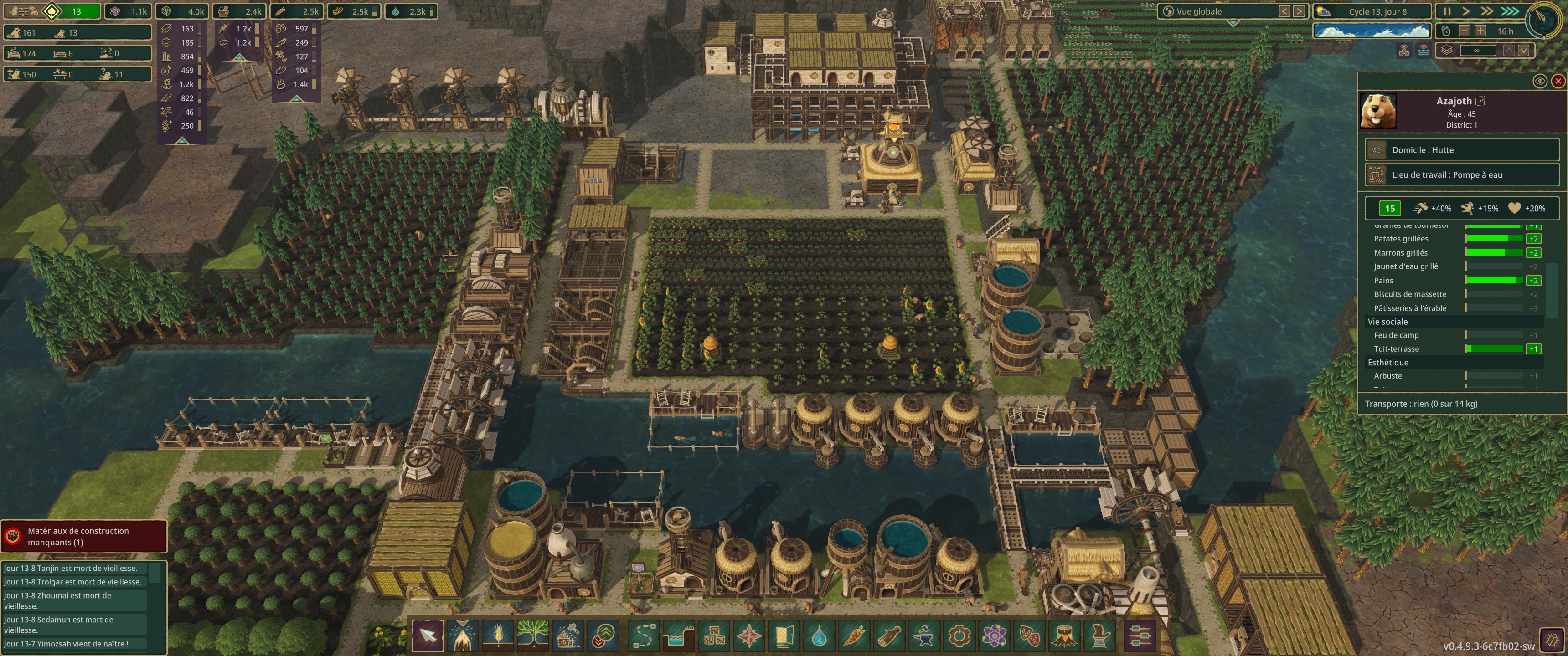Set game speed to triple arrows
This screenshot has width=1568, height=656.
(x=1511, y=11)
